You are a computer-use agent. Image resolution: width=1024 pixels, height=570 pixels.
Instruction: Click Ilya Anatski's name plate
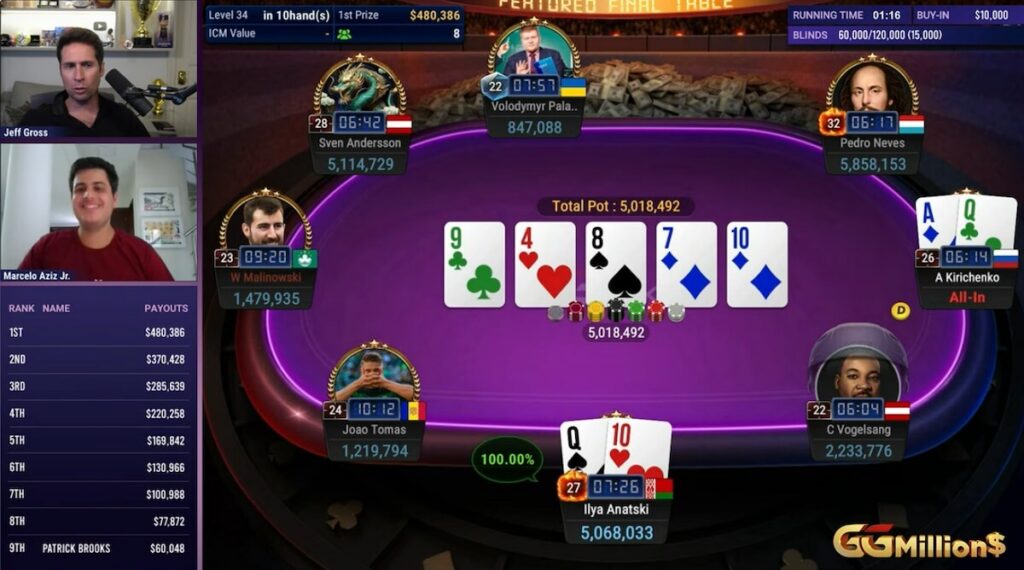click(615, 508)
